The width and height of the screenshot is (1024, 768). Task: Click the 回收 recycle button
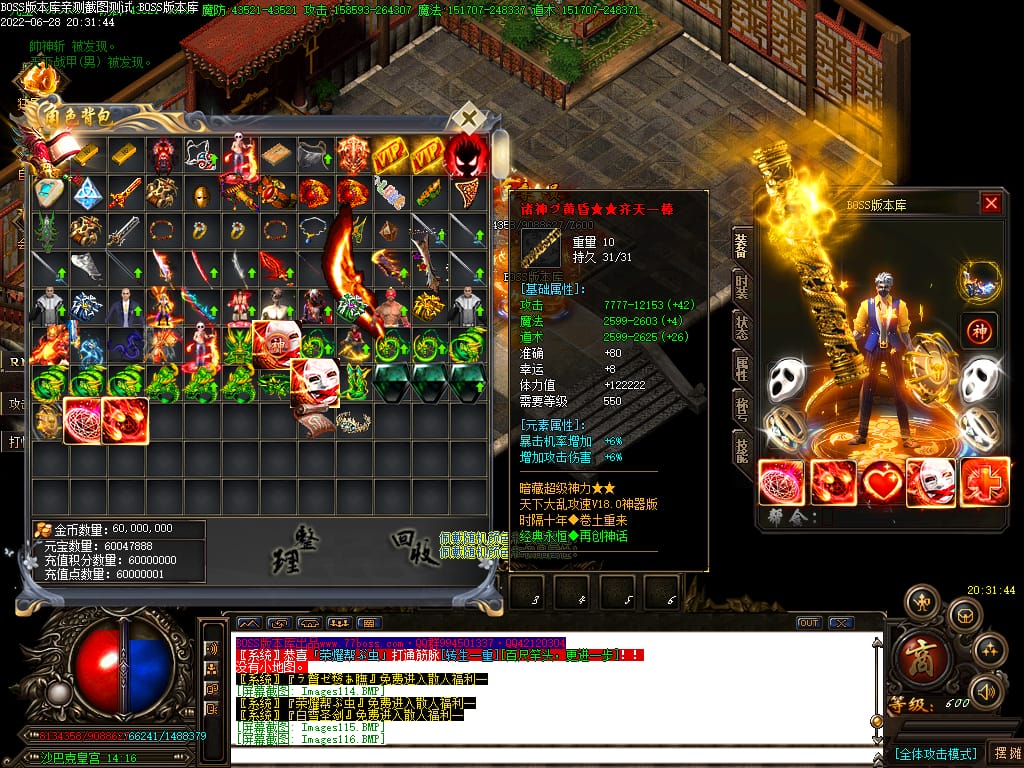415,547
